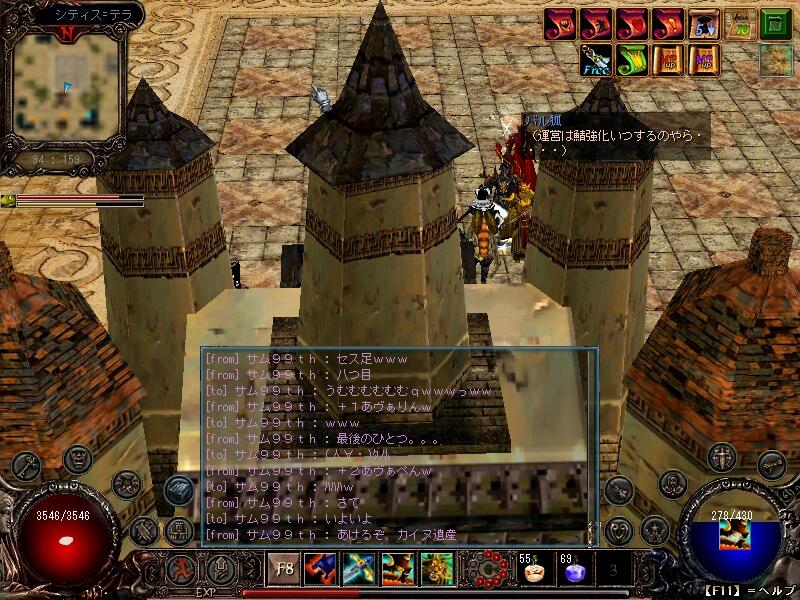Click the green square button top right
Image resolution: width=800 pixels, height=600 pixels.
[775, 24]
